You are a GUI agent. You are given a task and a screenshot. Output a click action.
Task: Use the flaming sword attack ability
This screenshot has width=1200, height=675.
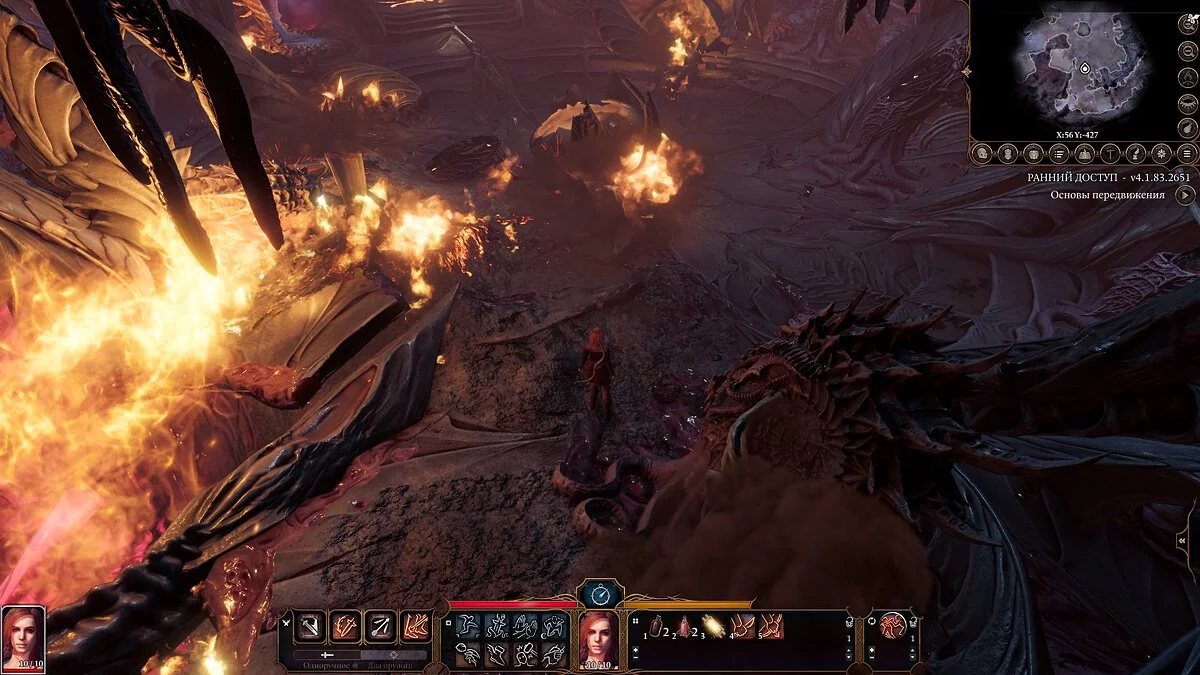(x=345, y=626)
